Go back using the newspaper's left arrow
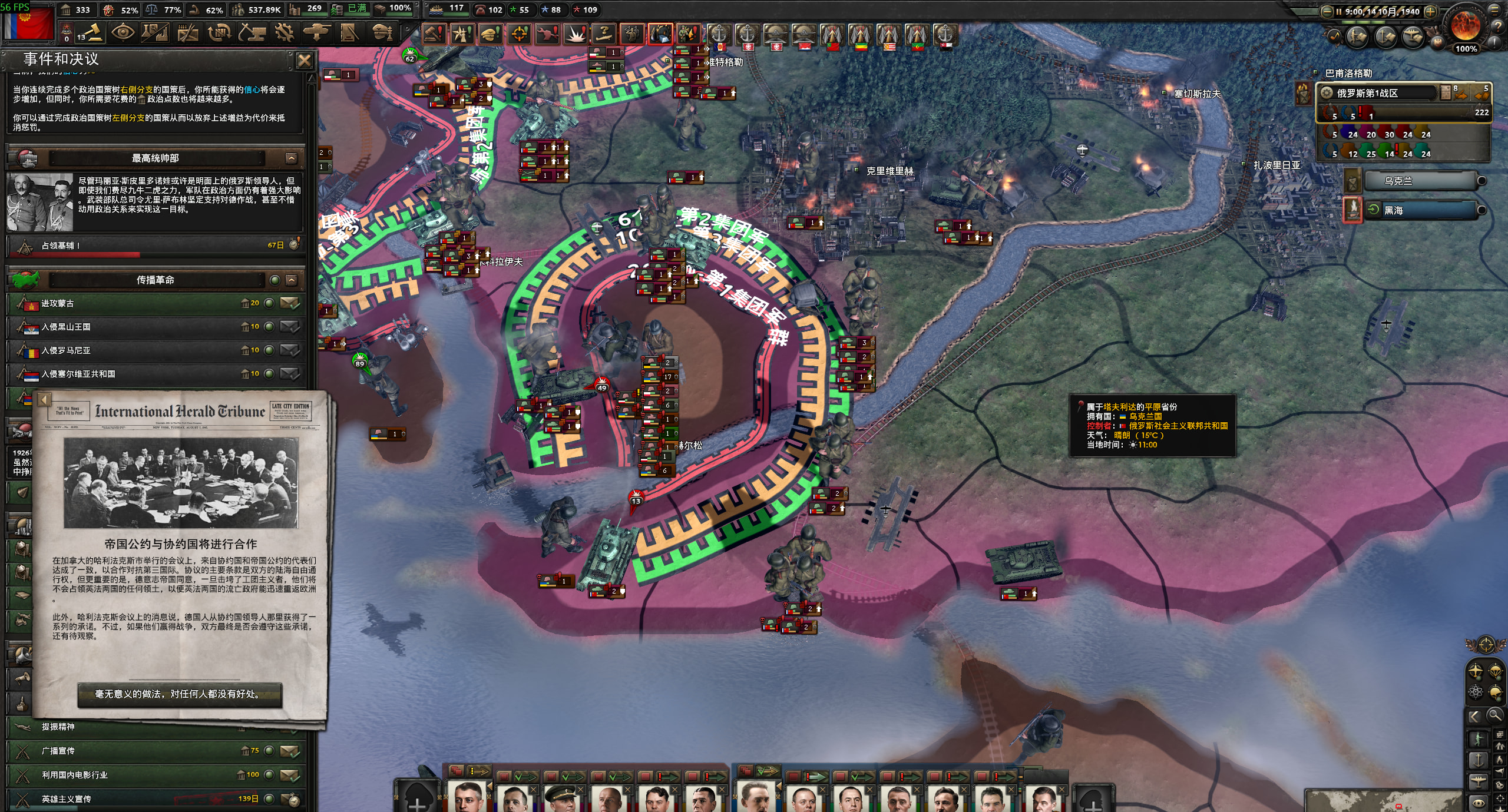The width and height of the screenshot is (1508, 812). point(44,400)
